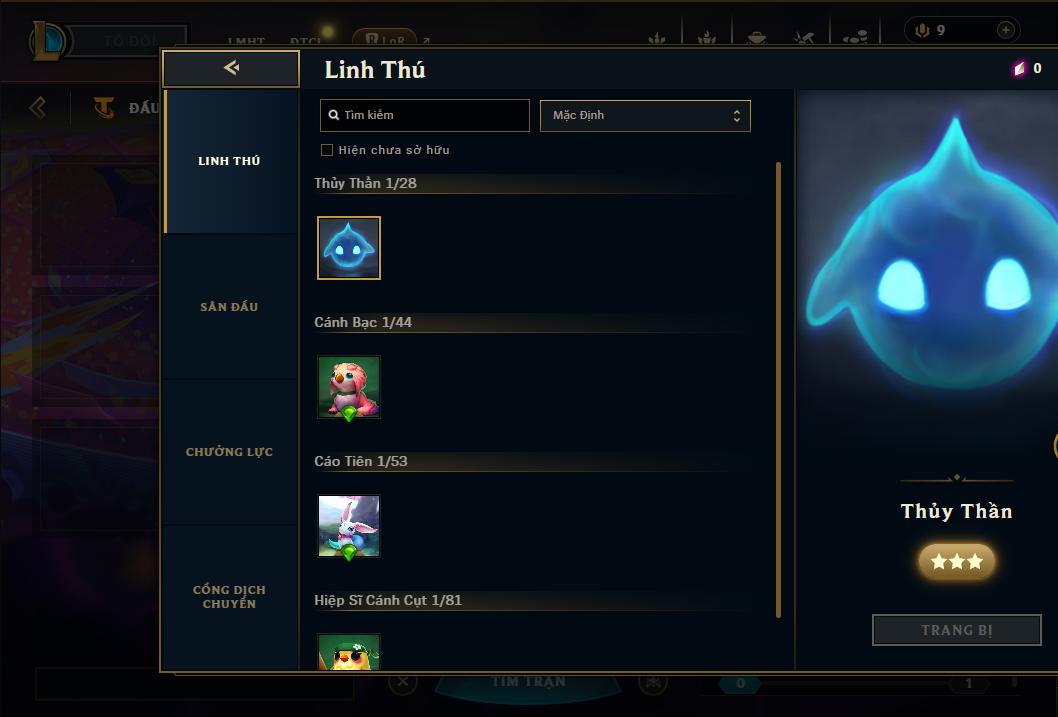Show the Cổng Dịch Chuyển tab
The height and width of the screenshot is (717, 1058).
click(229, 597)
